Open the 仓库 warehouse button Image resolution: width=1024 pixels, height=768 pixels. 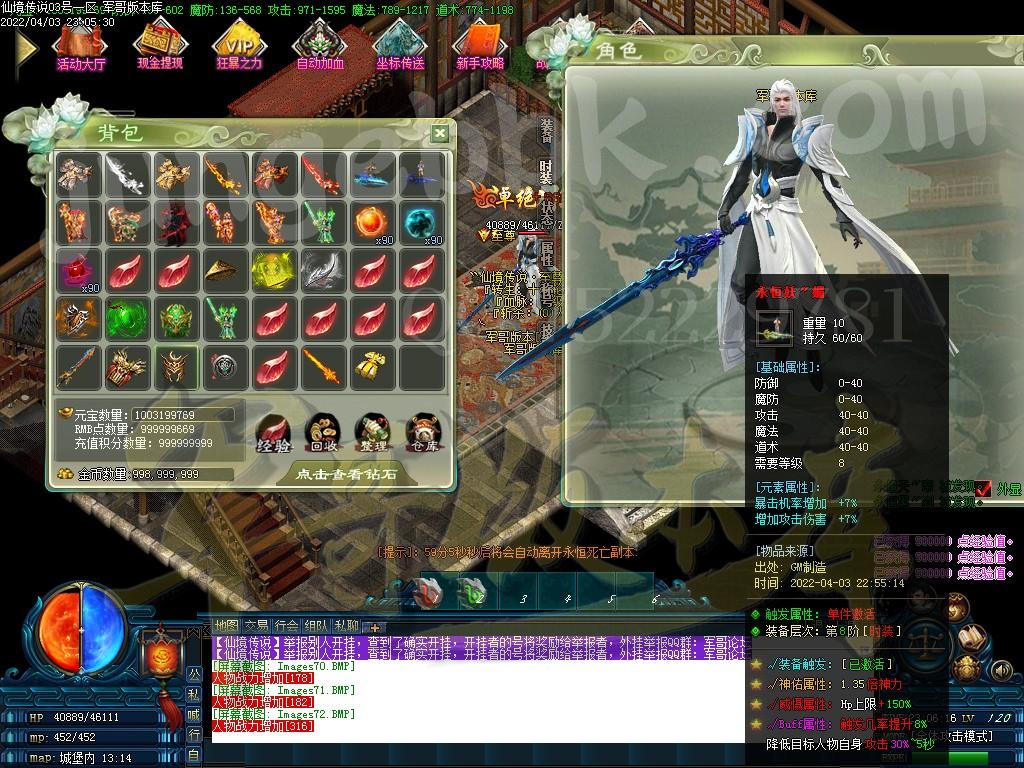click(x=422, y=431)
